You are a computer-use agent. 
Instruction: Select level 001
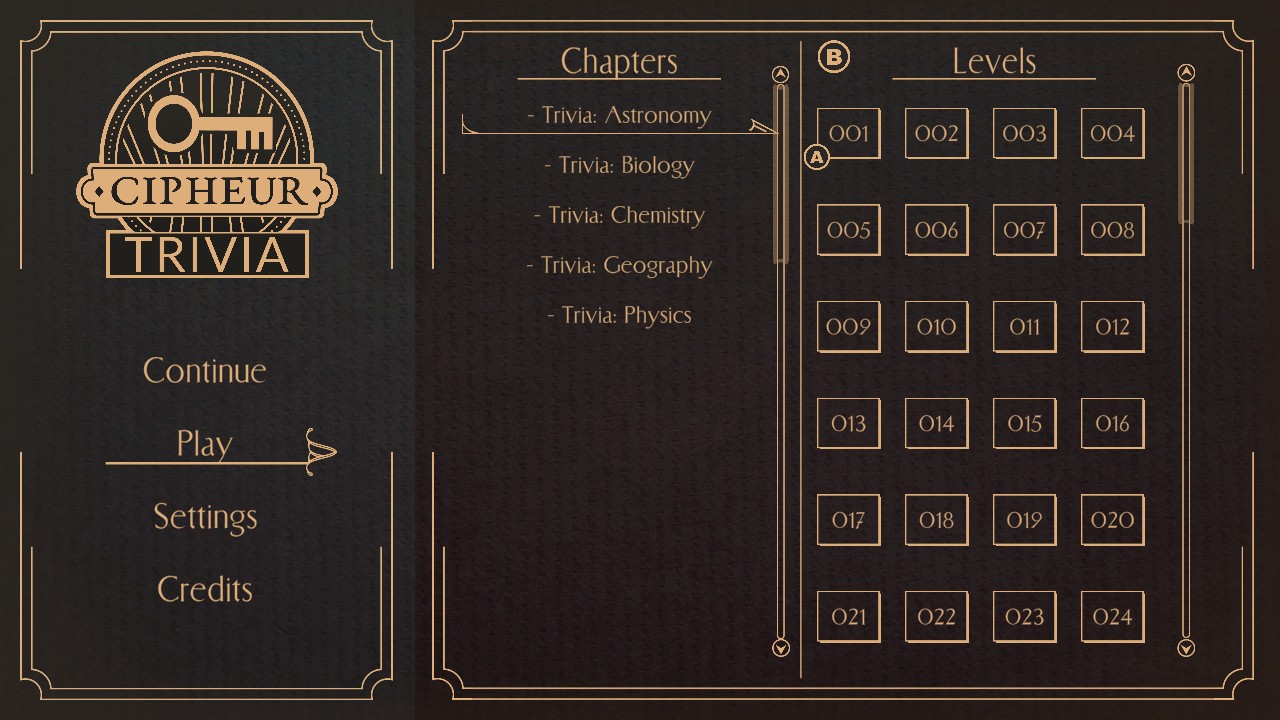(x=848, y=133)
